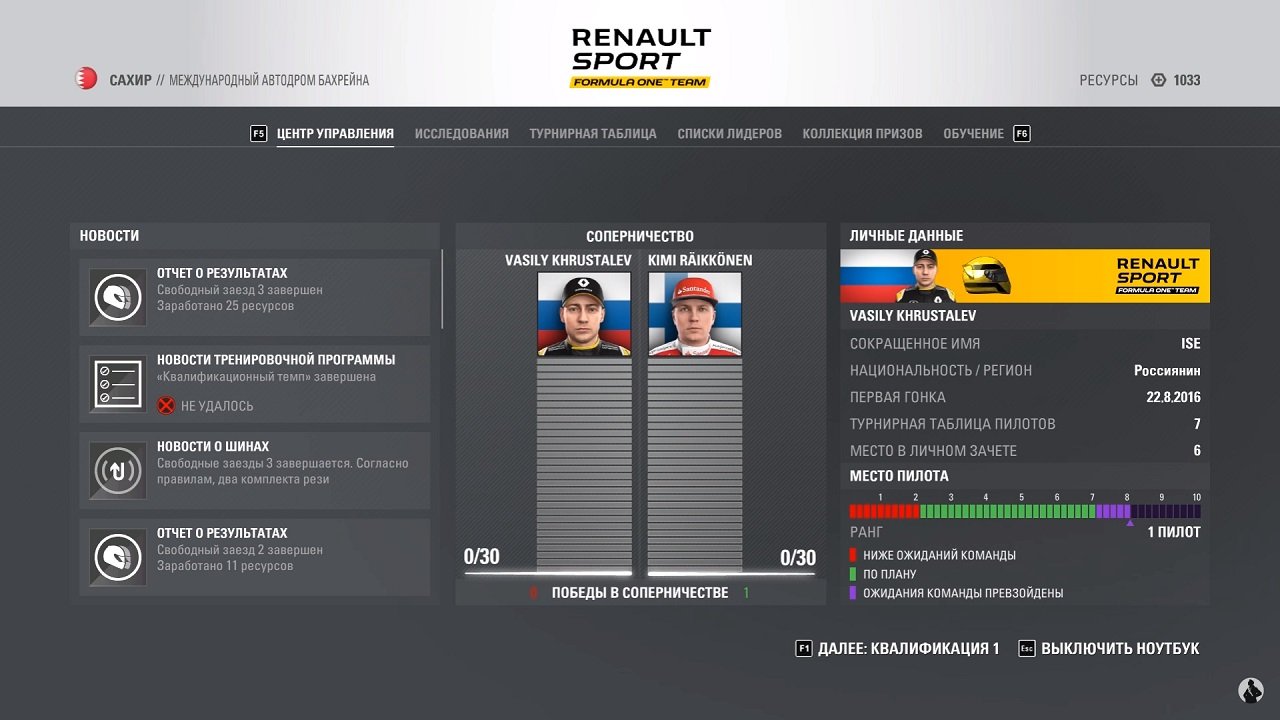Select the tire icon in Новости о шинах
Screen dimensions: 1280x720
(117, 470)
